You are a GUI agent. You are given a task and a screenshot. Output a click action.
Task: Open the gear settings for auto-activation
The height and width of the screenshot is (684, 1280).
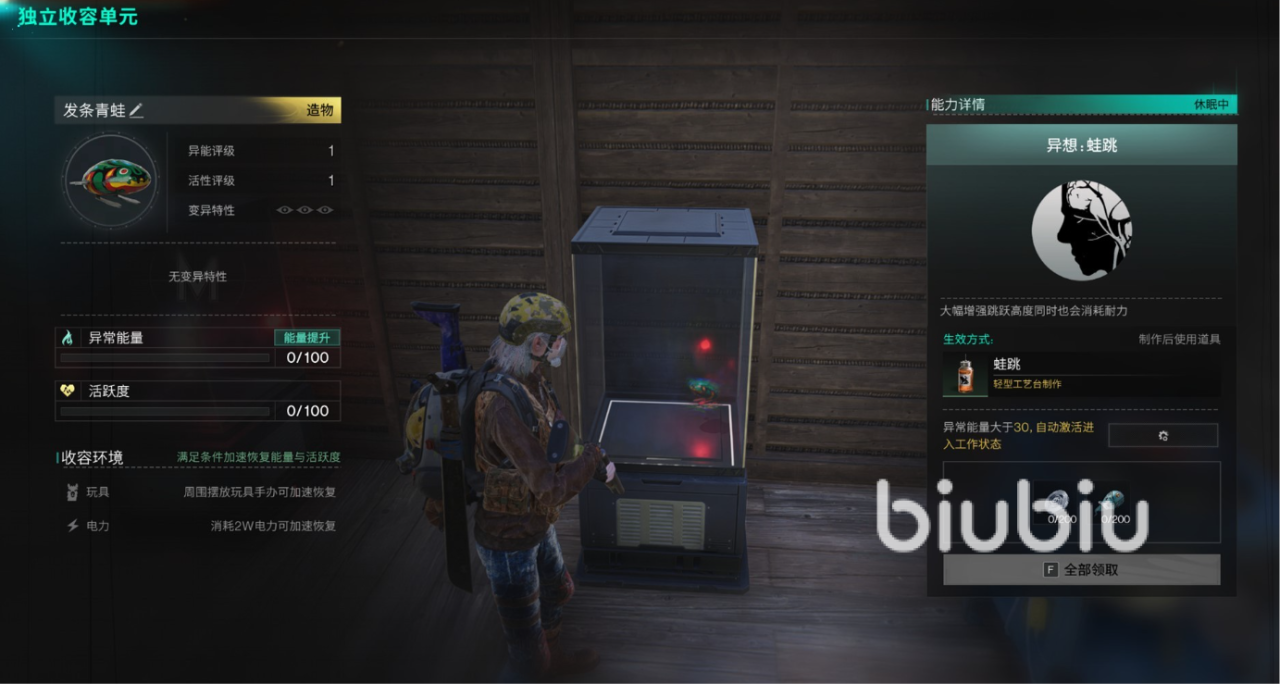click(x=1162, y=435)
